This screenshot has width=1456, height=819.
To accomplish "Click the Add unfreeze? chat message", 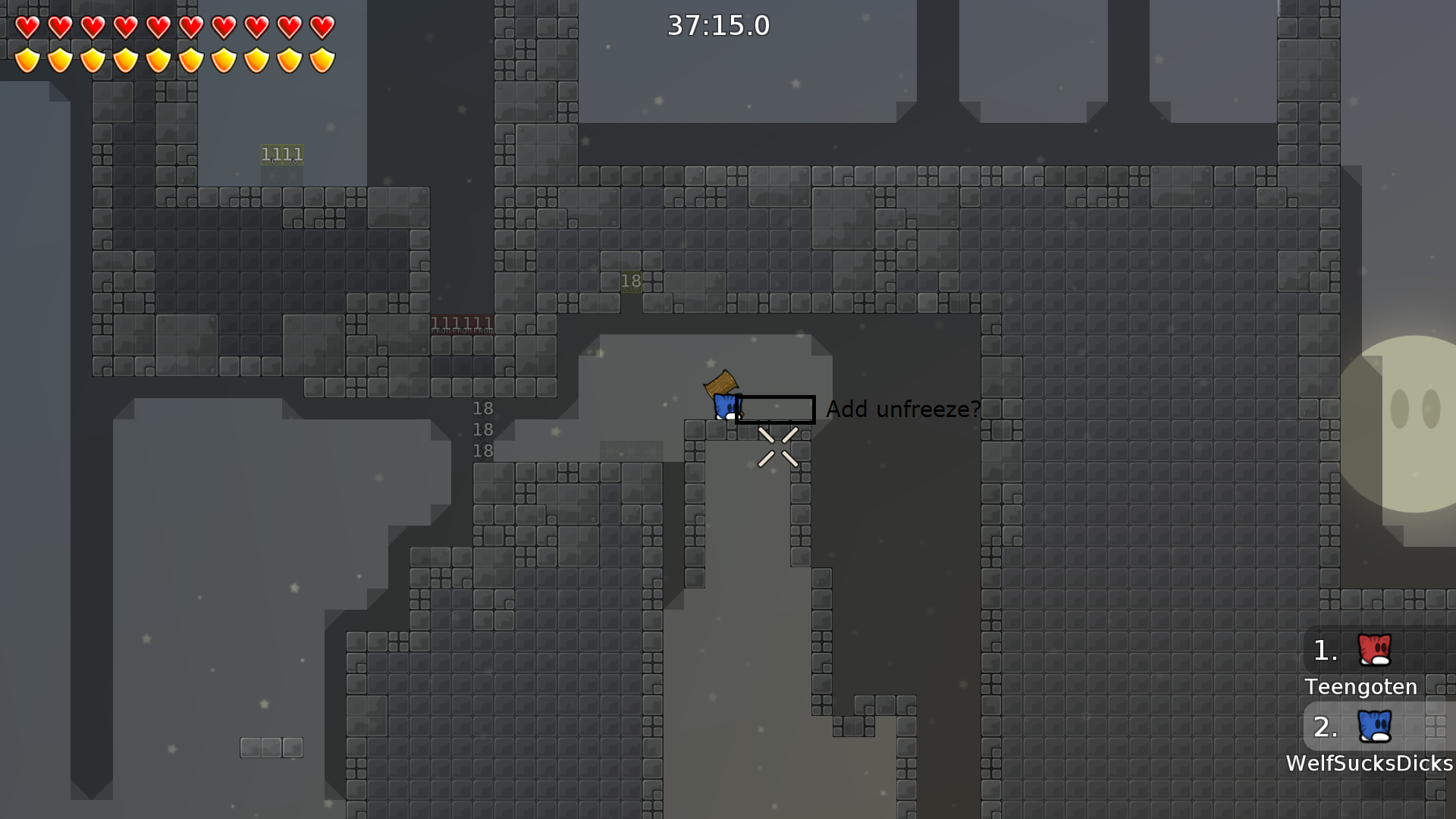I will (x=903, y=409).
